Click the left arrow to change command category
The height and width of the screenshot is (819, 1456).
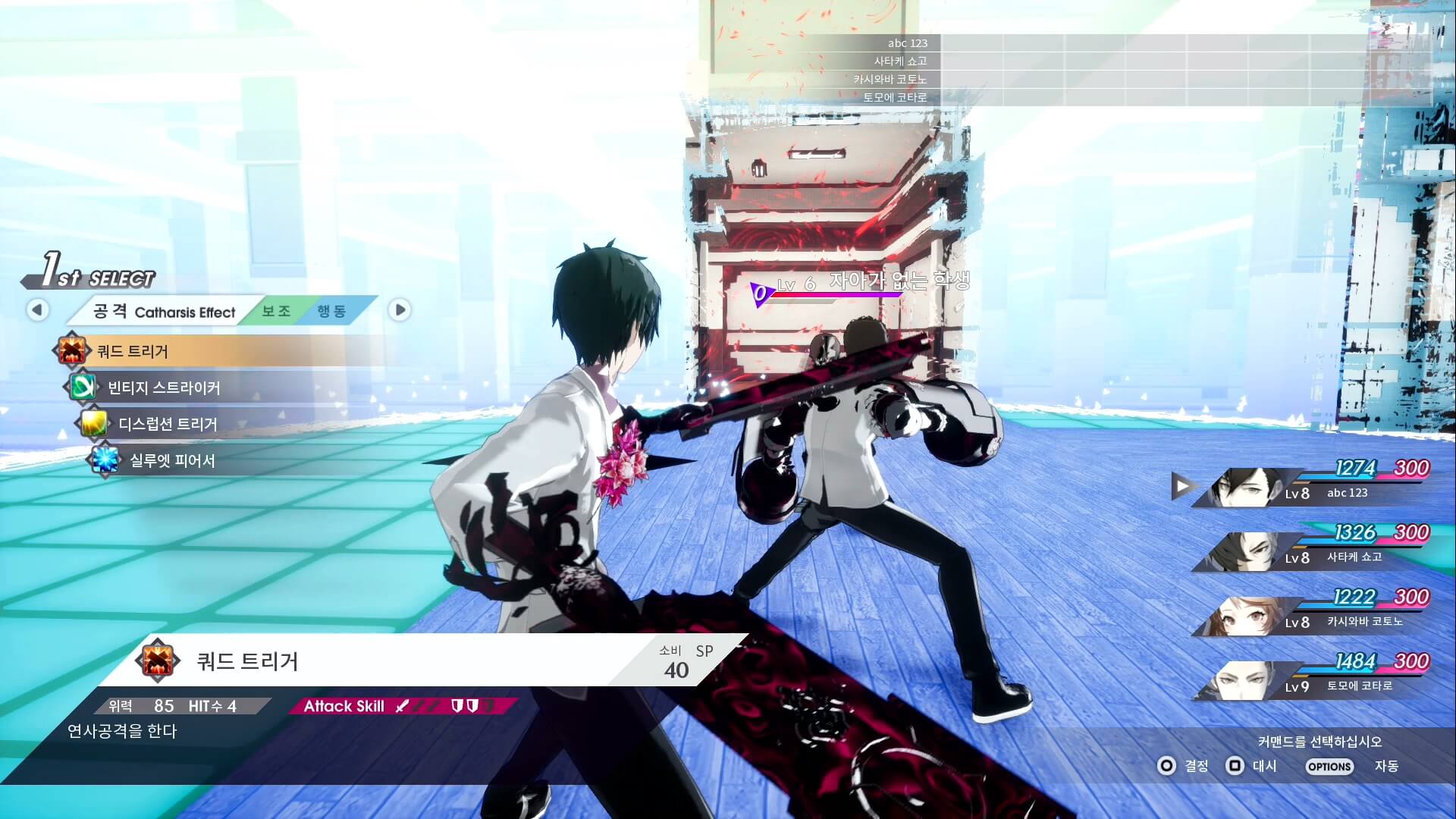pos(37,309)
